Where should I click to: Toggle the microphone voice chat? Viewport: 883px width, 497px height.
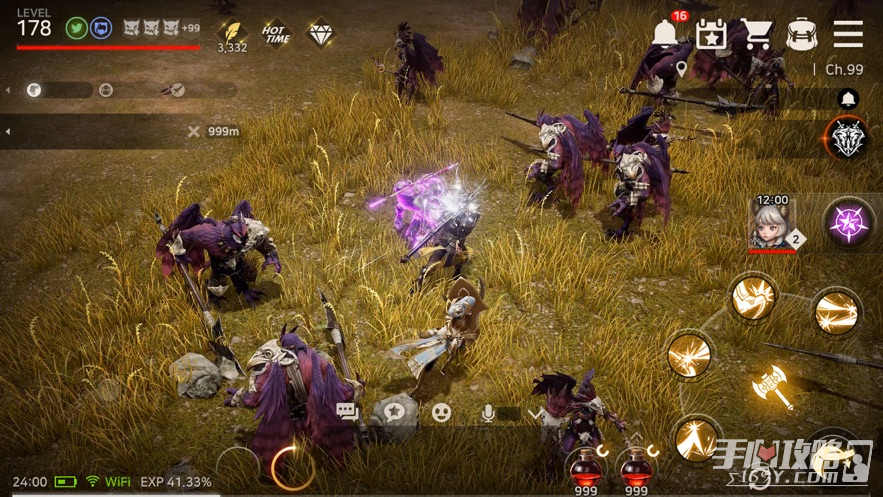490,411
